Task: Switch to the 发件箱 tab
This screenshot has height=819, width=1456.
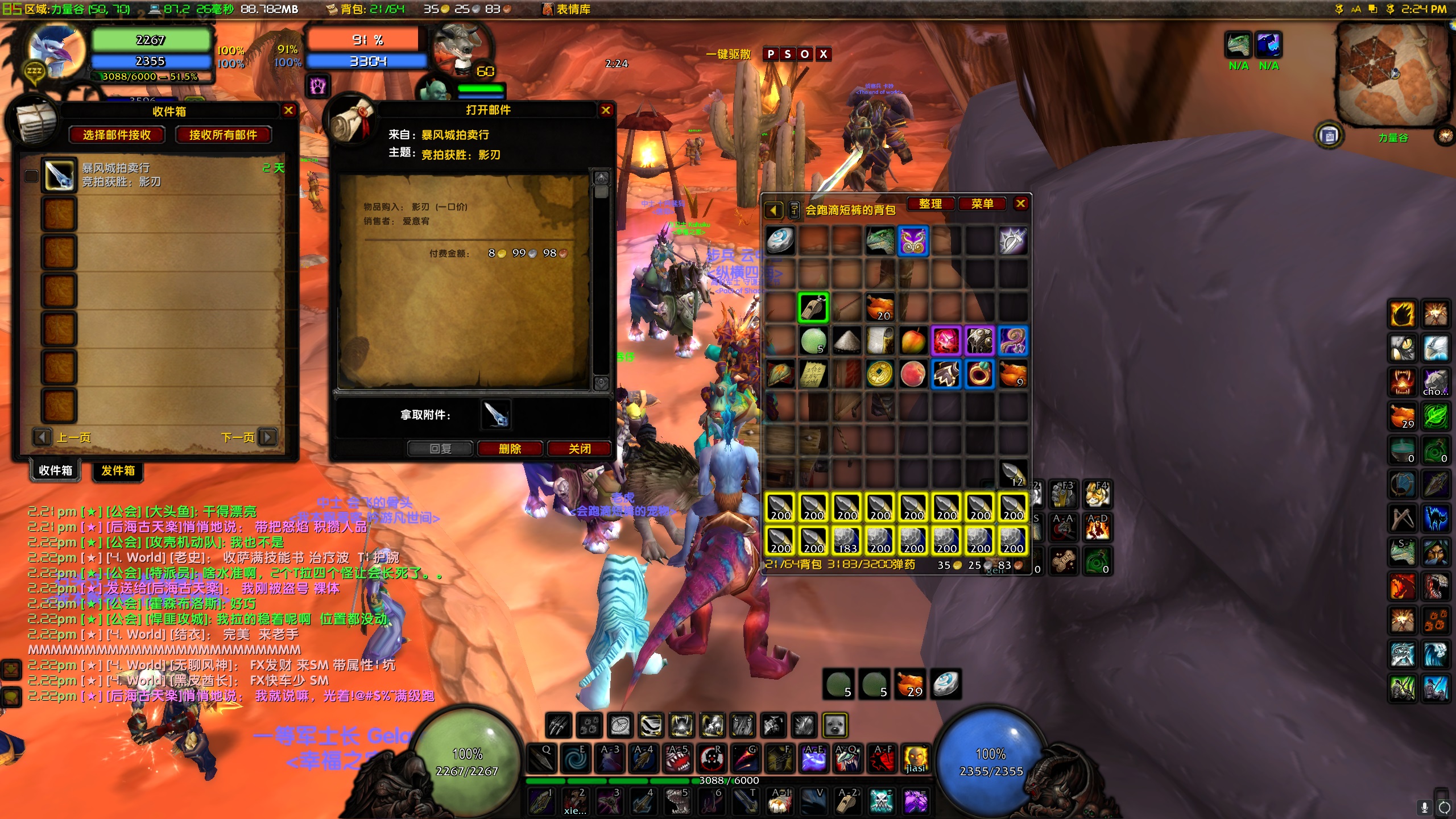Action: pyautogui.click(x=118, y=470)
